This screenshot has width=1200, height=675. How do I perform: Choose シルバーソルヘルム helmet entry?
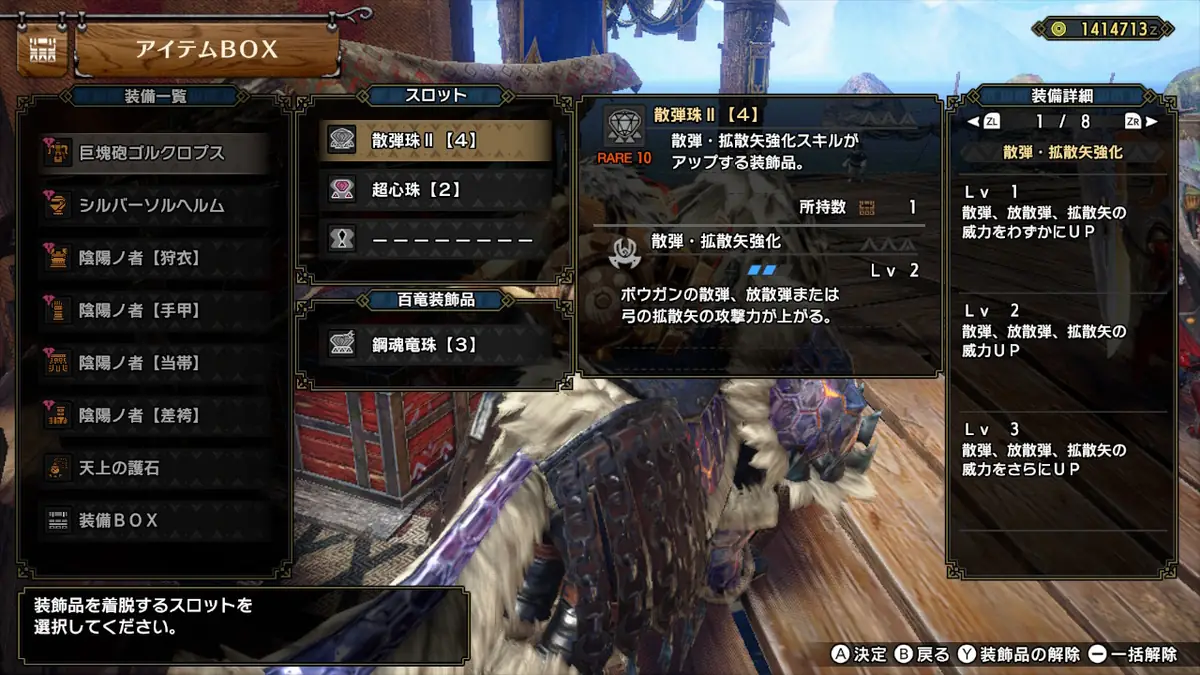(x=150, y=205)
